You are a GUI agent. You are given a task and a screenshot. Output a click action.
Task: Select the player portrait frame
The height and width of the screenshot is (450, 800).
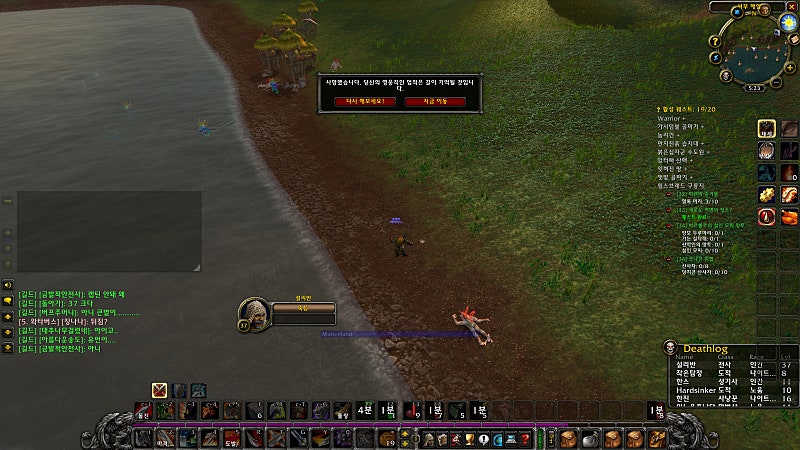(252, 313)
